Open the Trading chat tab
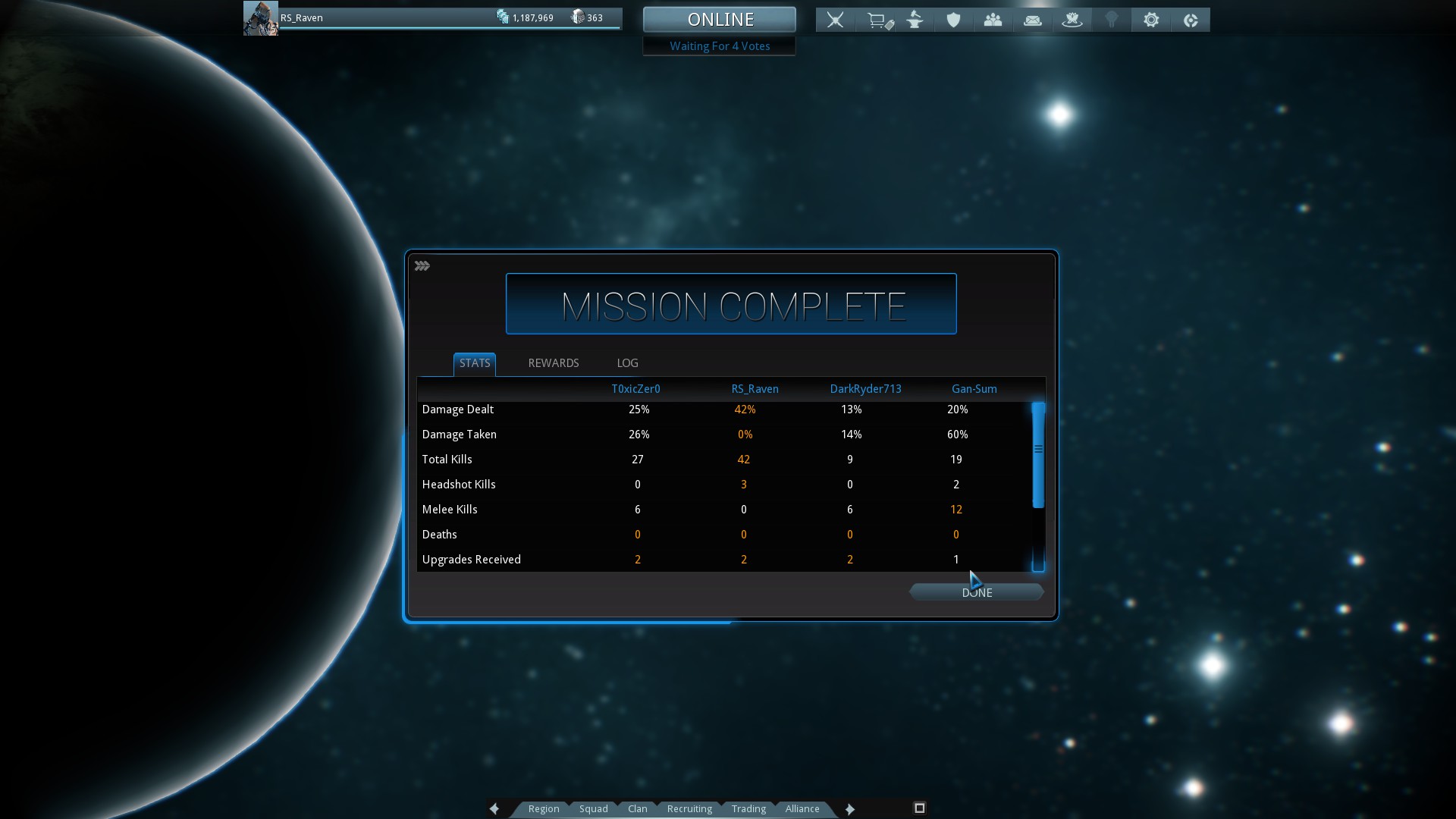 (x=748, y=808)
